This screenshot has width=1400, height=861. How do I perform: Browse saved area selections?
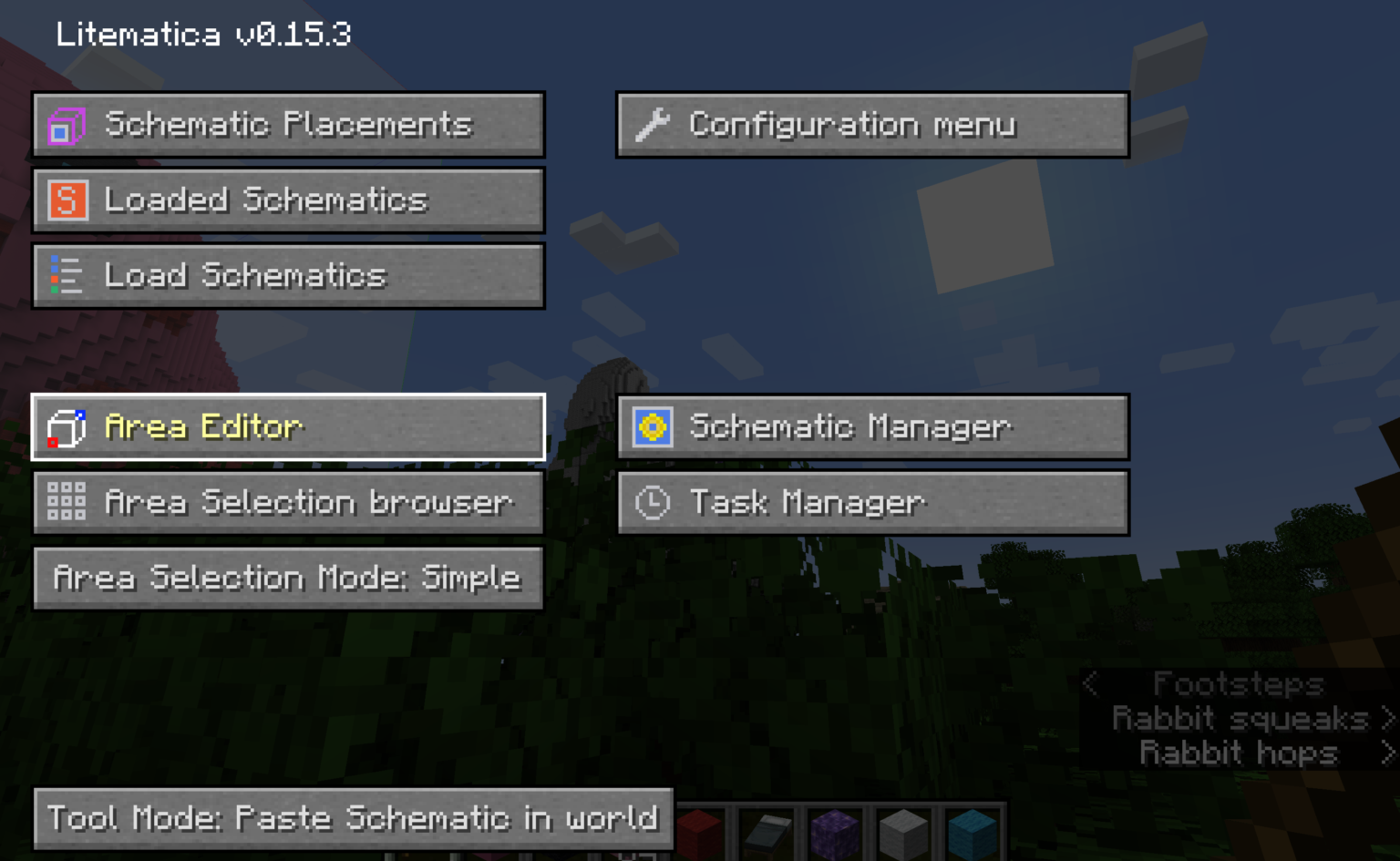(288, 502)
